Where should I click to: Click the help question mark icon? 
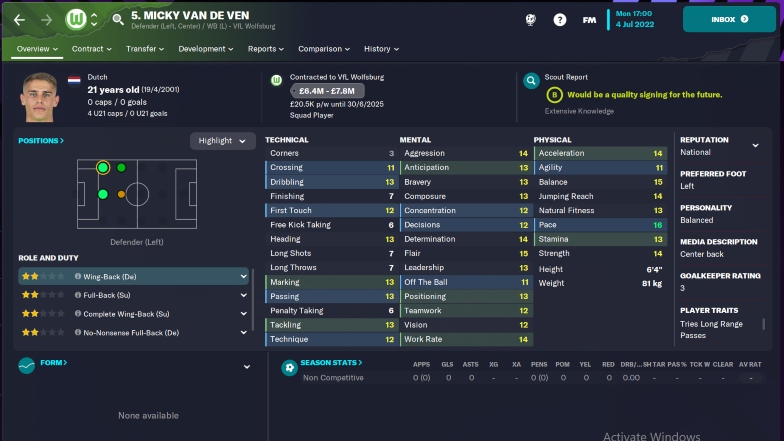coord(559,19)
